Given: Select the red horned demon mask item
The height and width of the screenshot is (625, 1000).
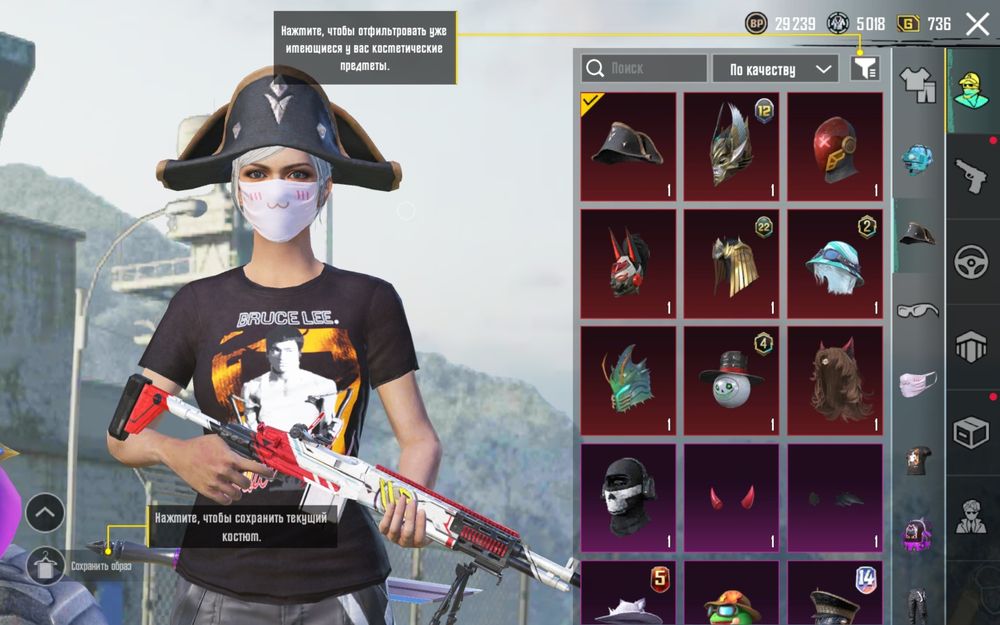Looking at the screenshot, I should 628,263.
